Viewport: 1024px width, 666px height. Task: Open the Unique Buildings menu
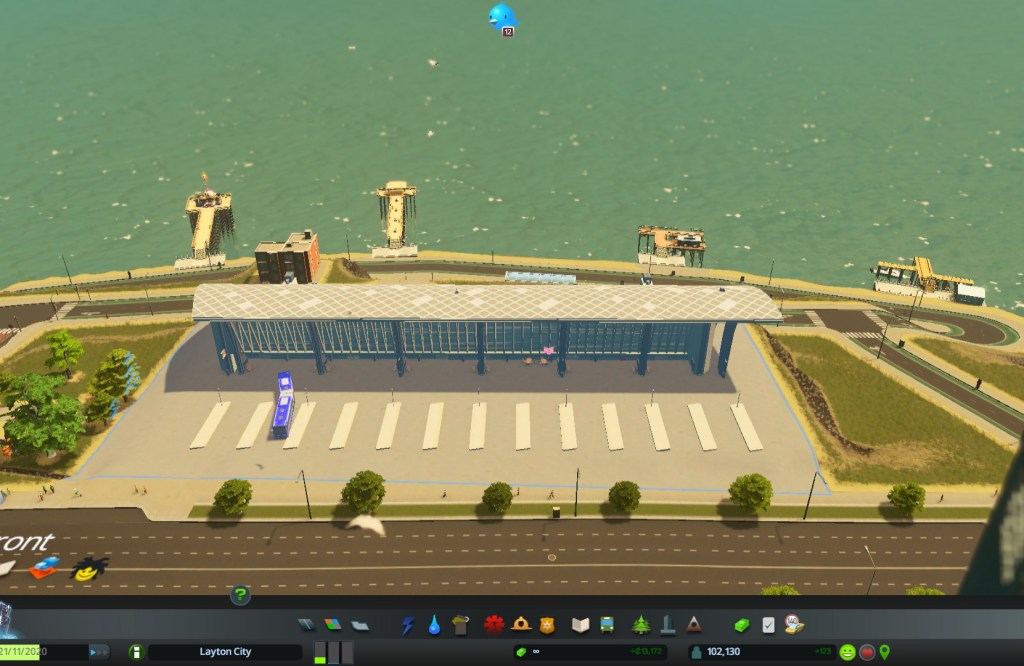click(667, 625)
